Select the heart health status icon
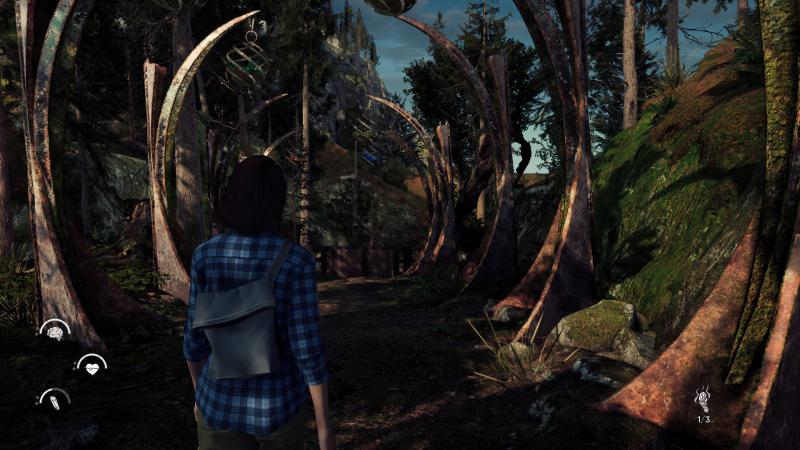The width and height of the screenshot is (800, 450). pos(91,367)
